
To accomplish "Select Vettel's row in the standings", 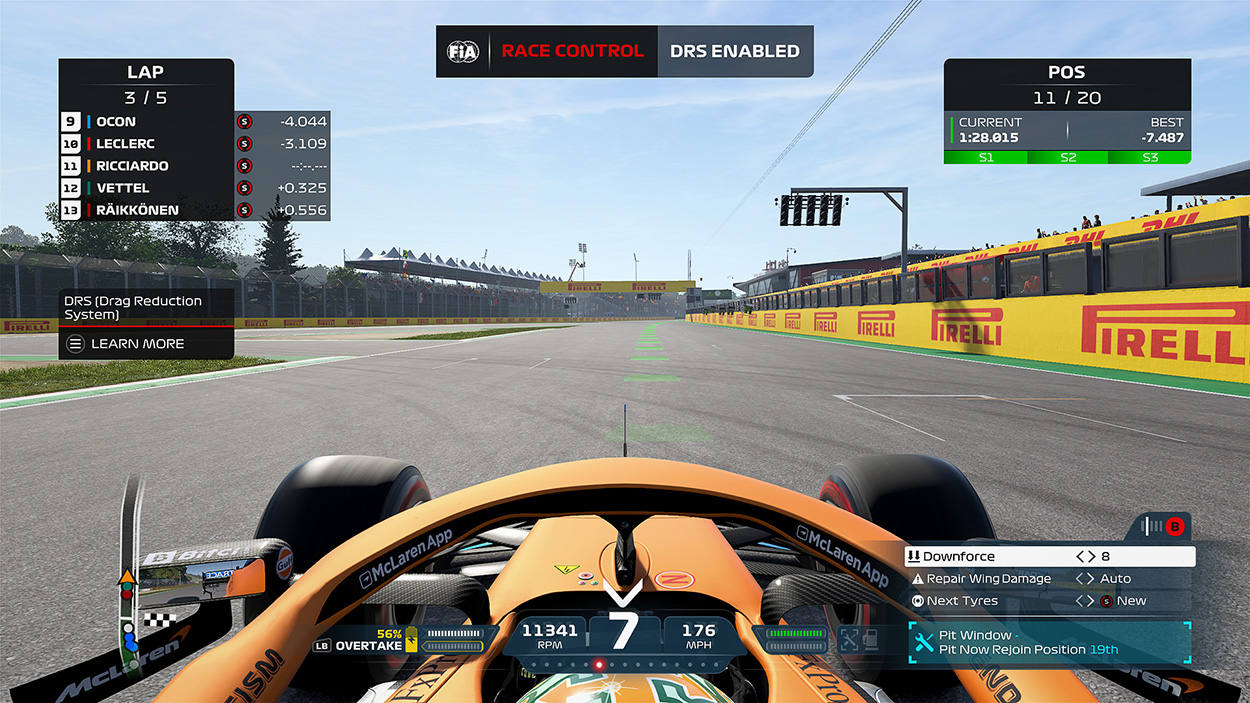I will tap(194, 188).
